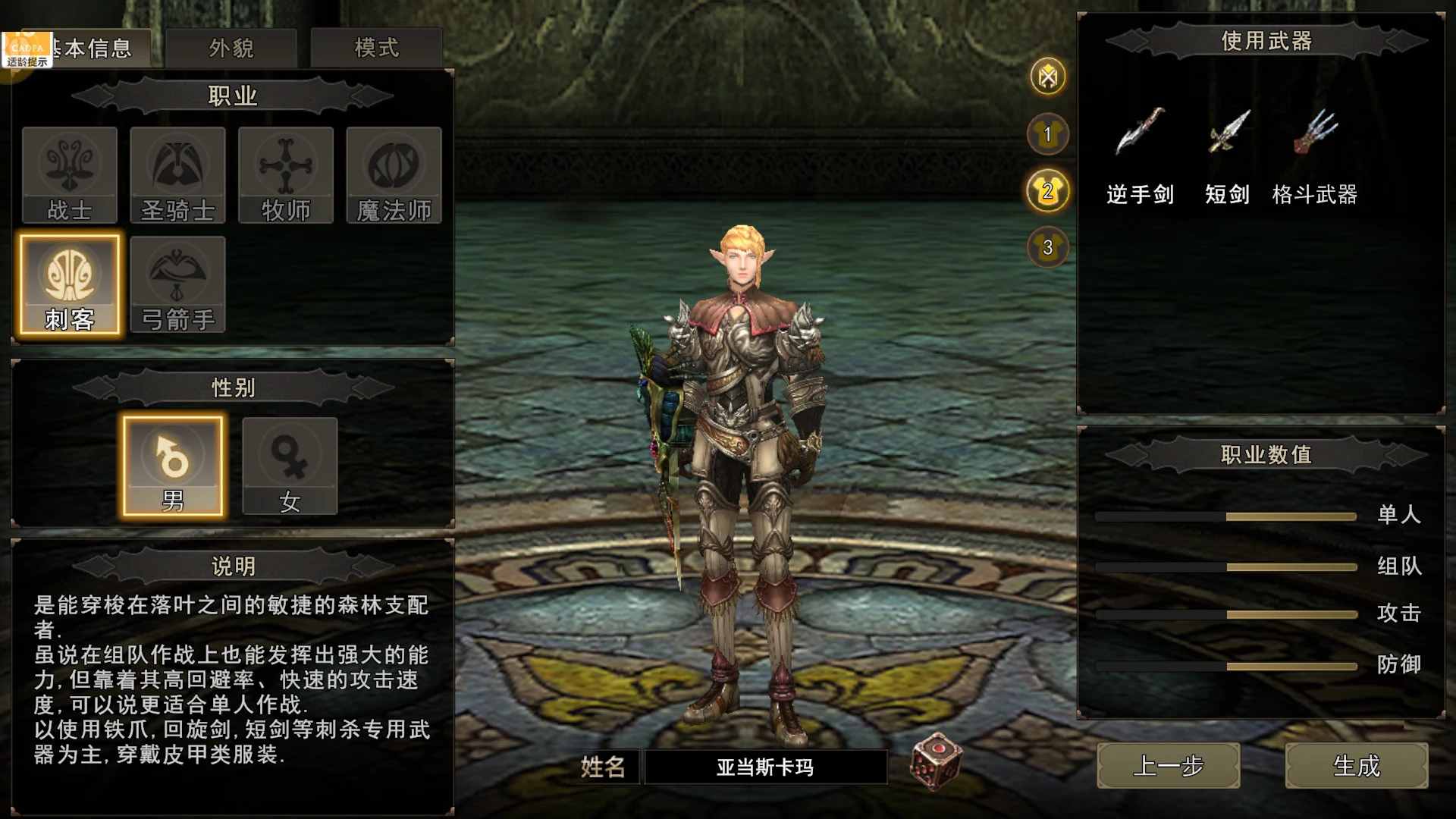
Task: Choose the 圣骑士 paladin class
Action: point(177,175)
